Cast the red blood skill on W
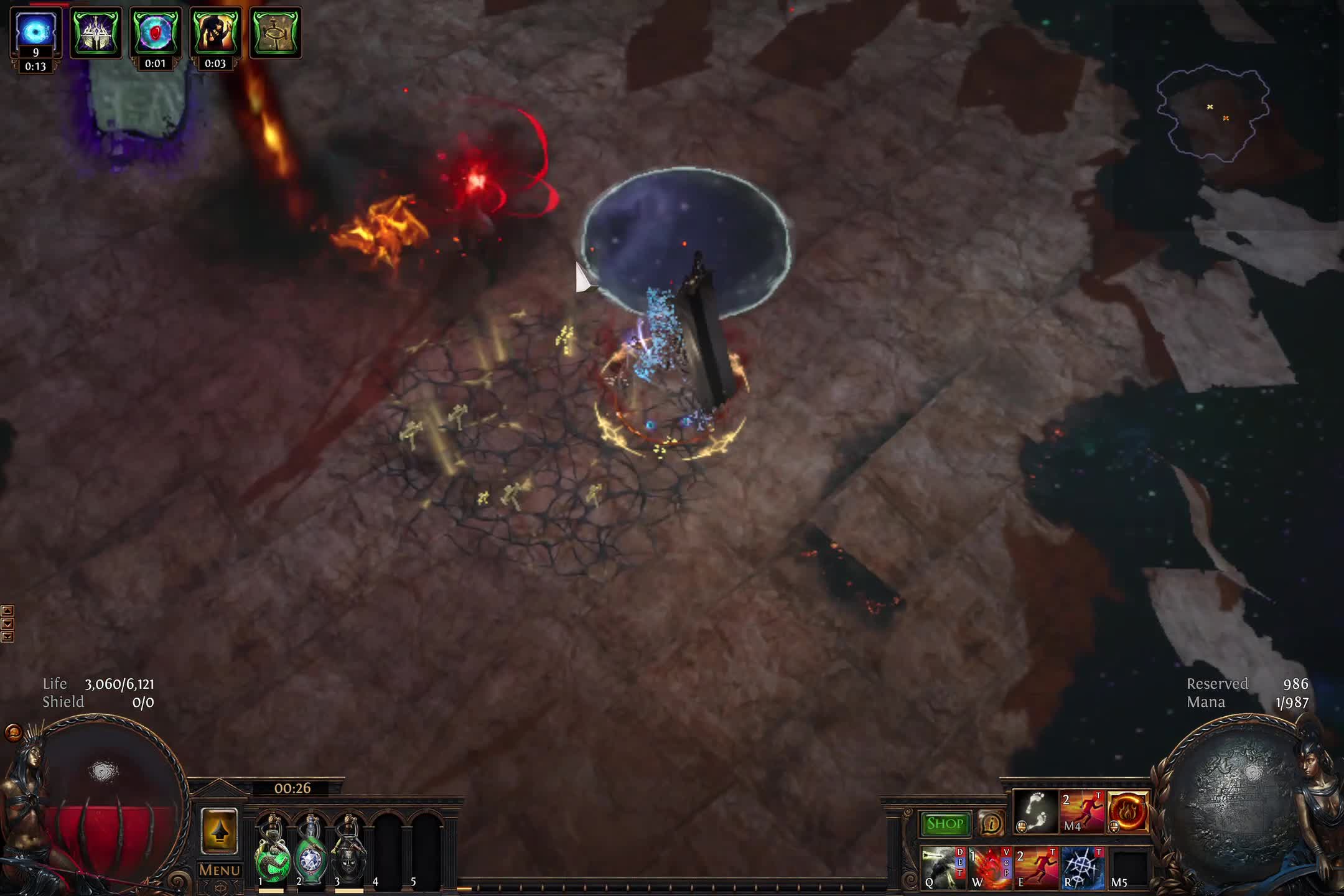1344x896 pixels. tap(990, 867)
